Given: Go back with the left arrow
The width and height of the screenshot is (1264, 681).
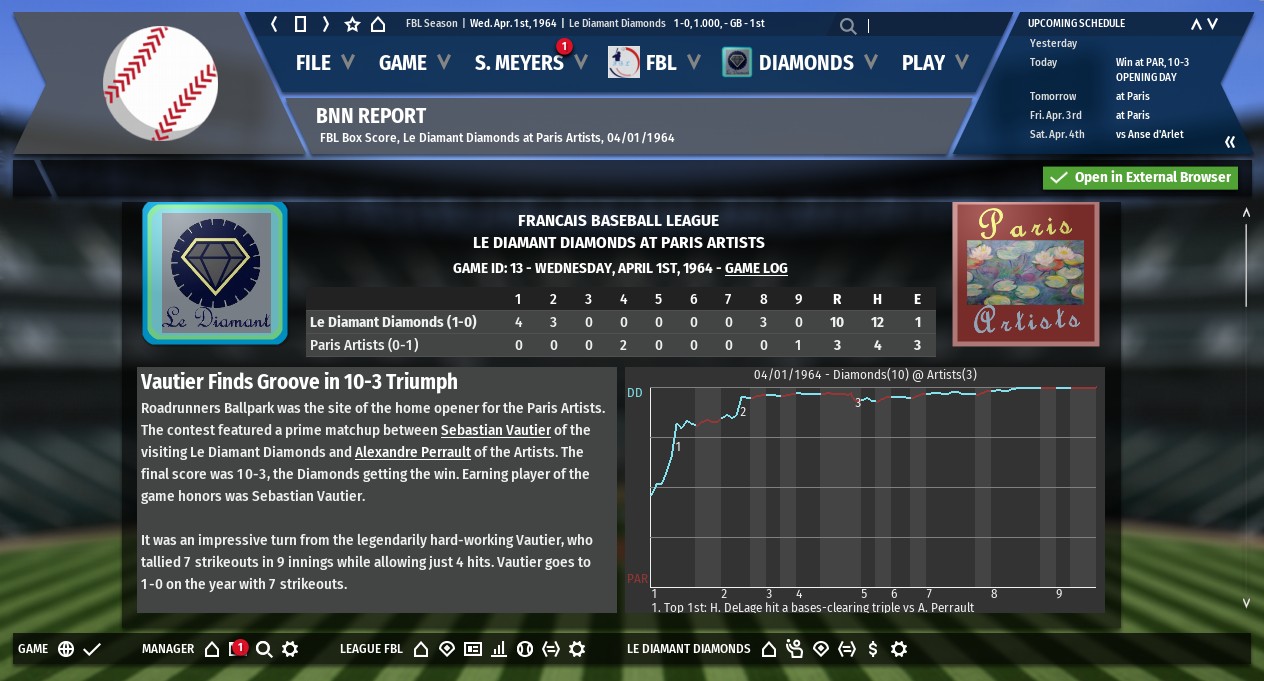Looking at the screenshot, I should tap(275, 24).
